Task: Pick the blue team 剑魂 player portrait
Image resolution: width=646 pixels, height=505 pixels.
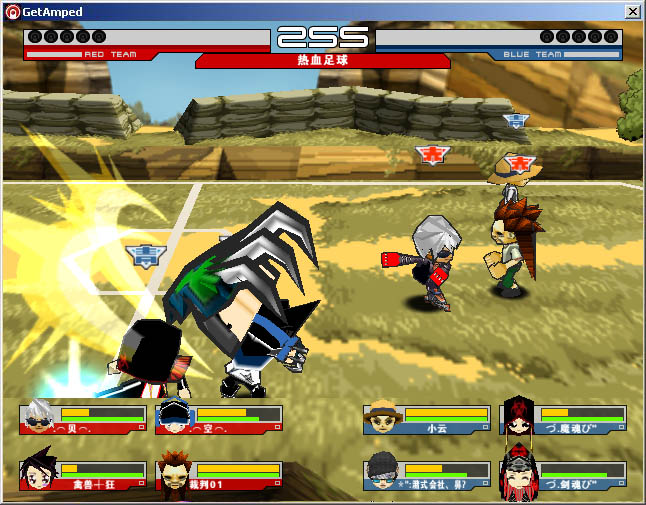Action: (x=520, y=475)
